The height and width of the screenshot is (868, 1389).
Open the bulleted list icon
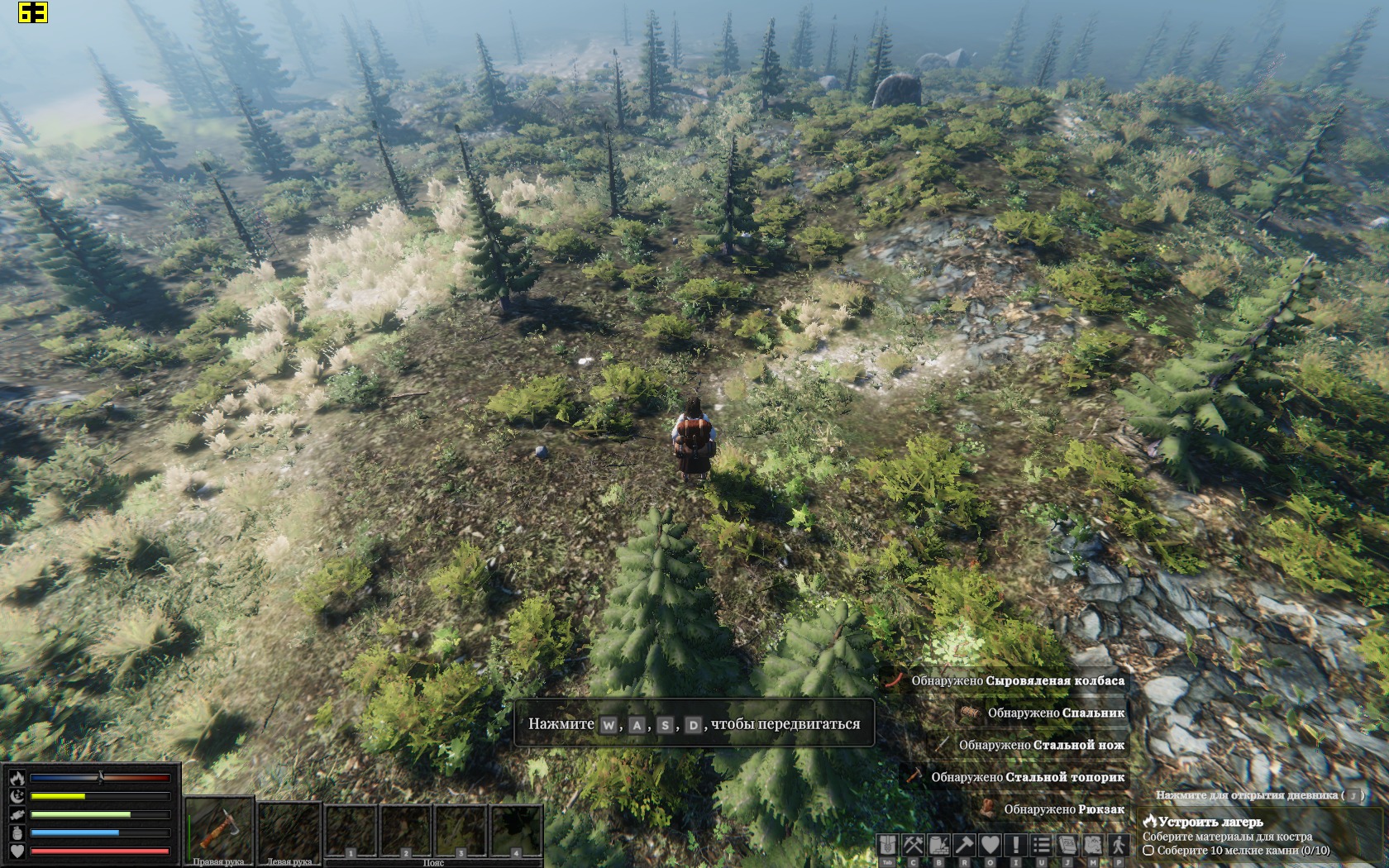click(x=1041, y=845)
